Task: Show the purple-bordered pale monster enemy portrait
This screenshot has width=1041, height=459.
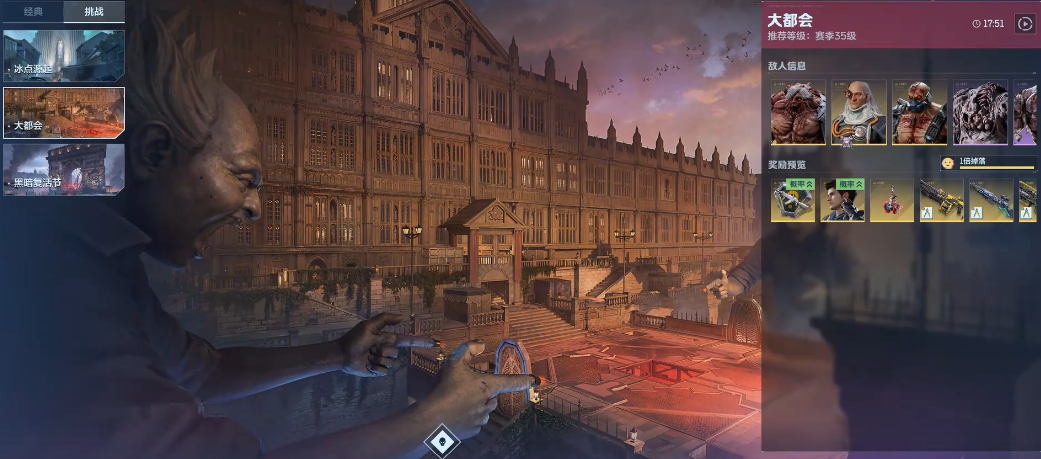Action: click(979, 112)
